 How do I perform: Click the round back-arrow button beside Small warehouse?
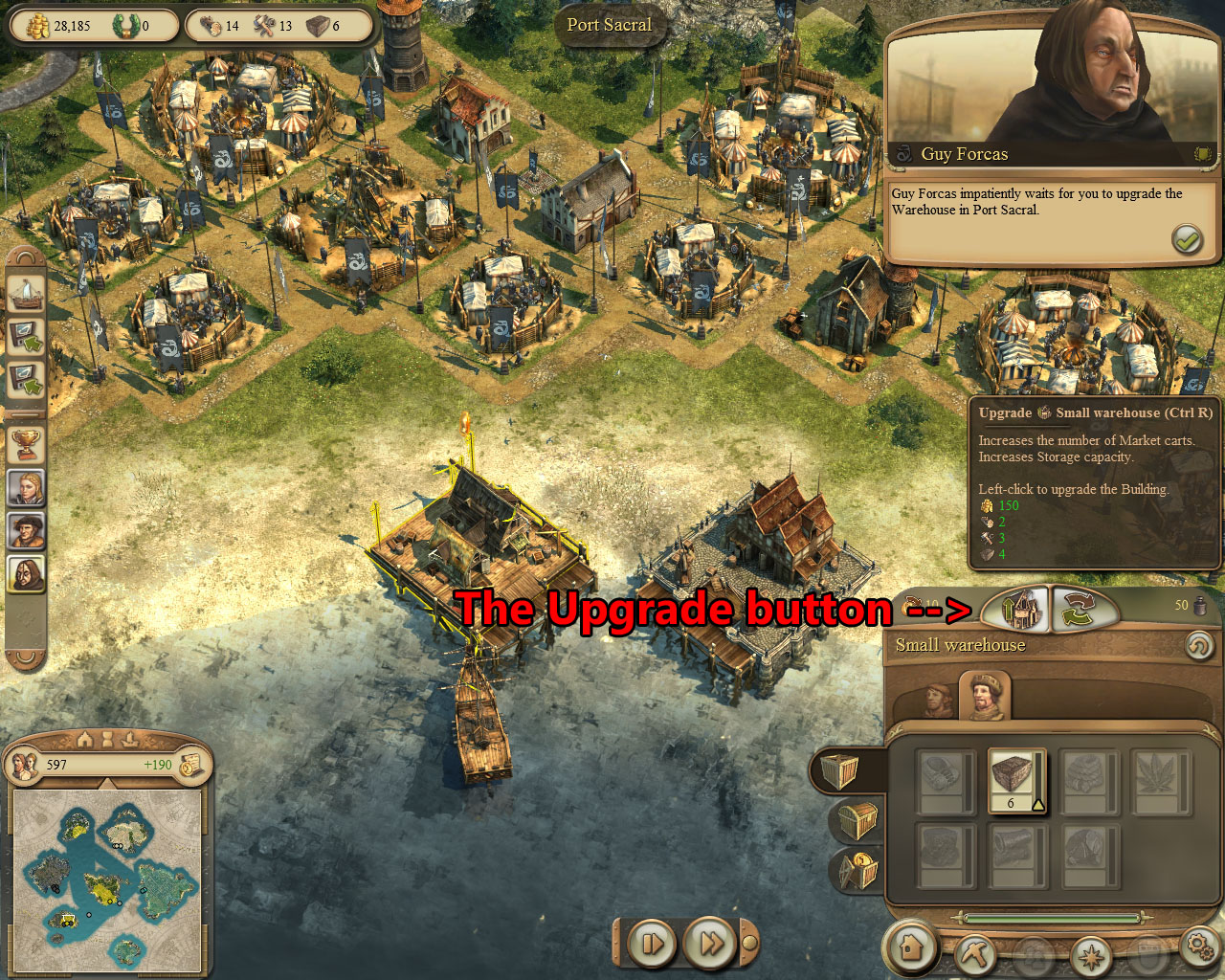pos(1198,646)
